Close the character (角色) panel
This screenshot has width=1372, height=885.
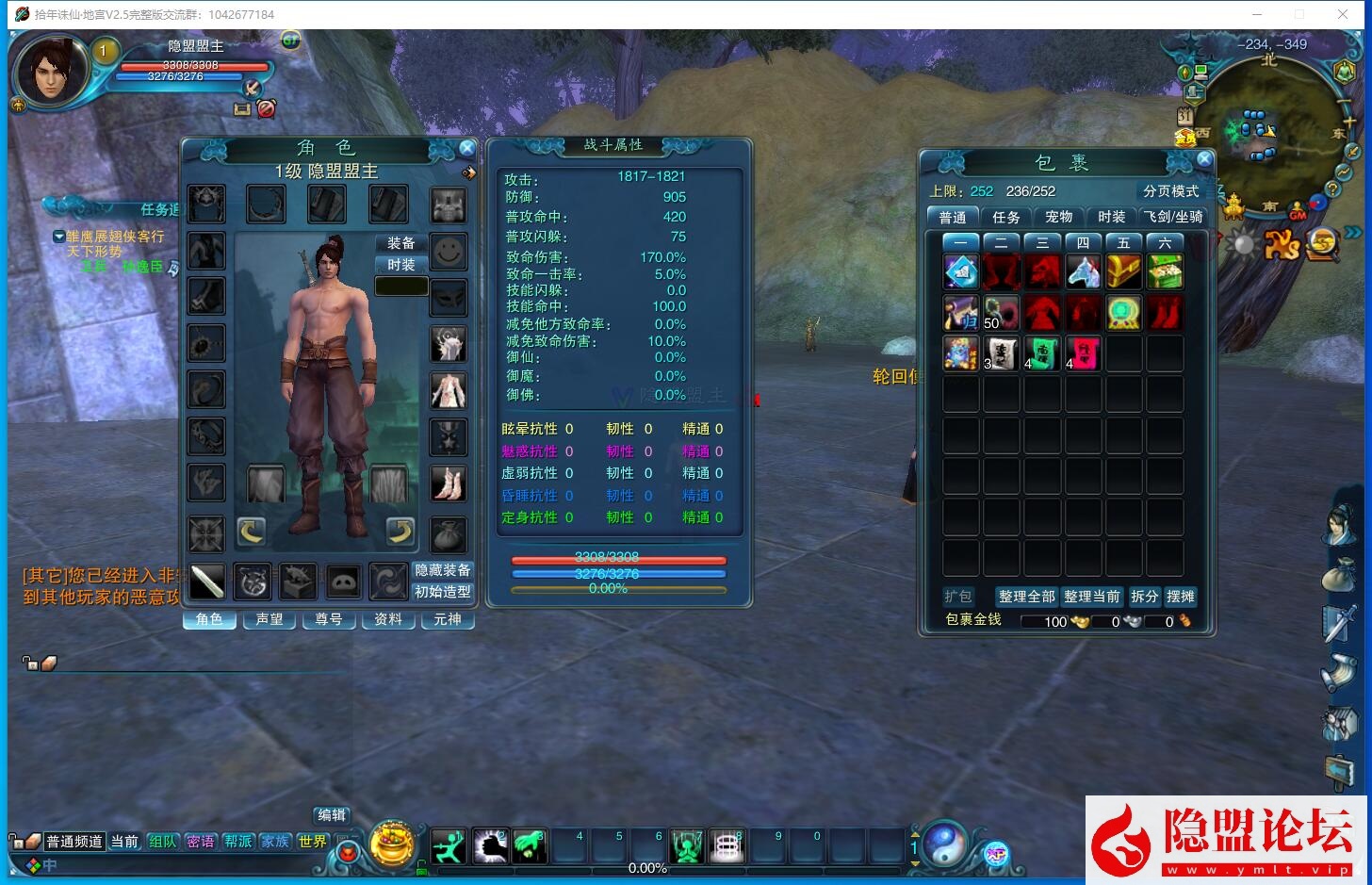coord(466,148)
